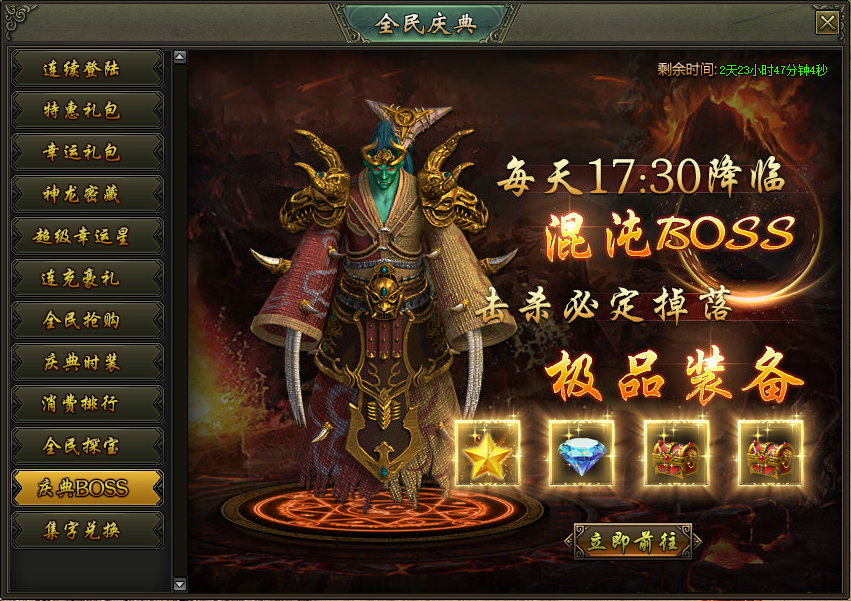View the 庆典时装 tab
Screen dimensions: 851x601
click(86, 363)
